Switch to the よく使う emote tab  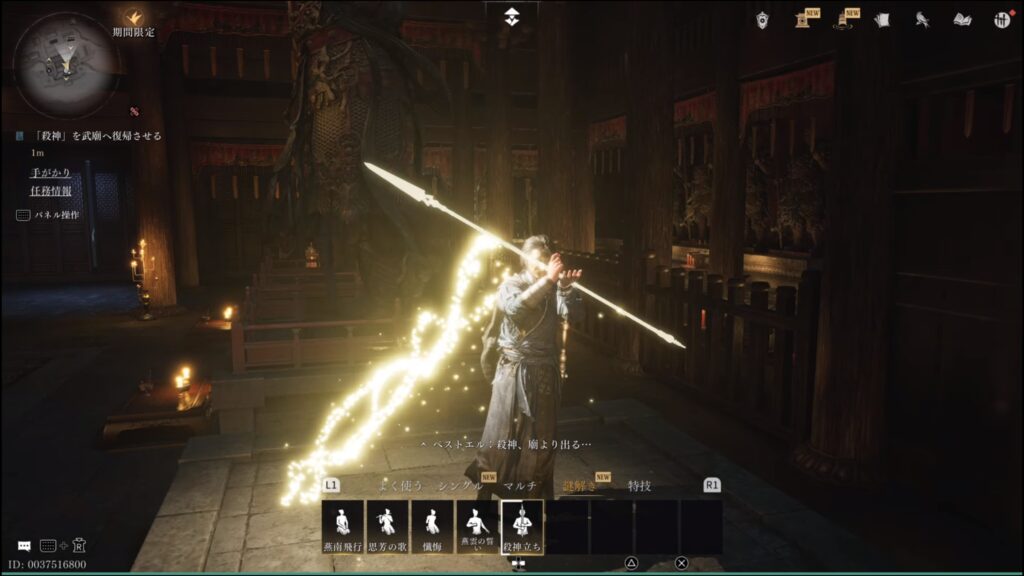coord(400,486)
